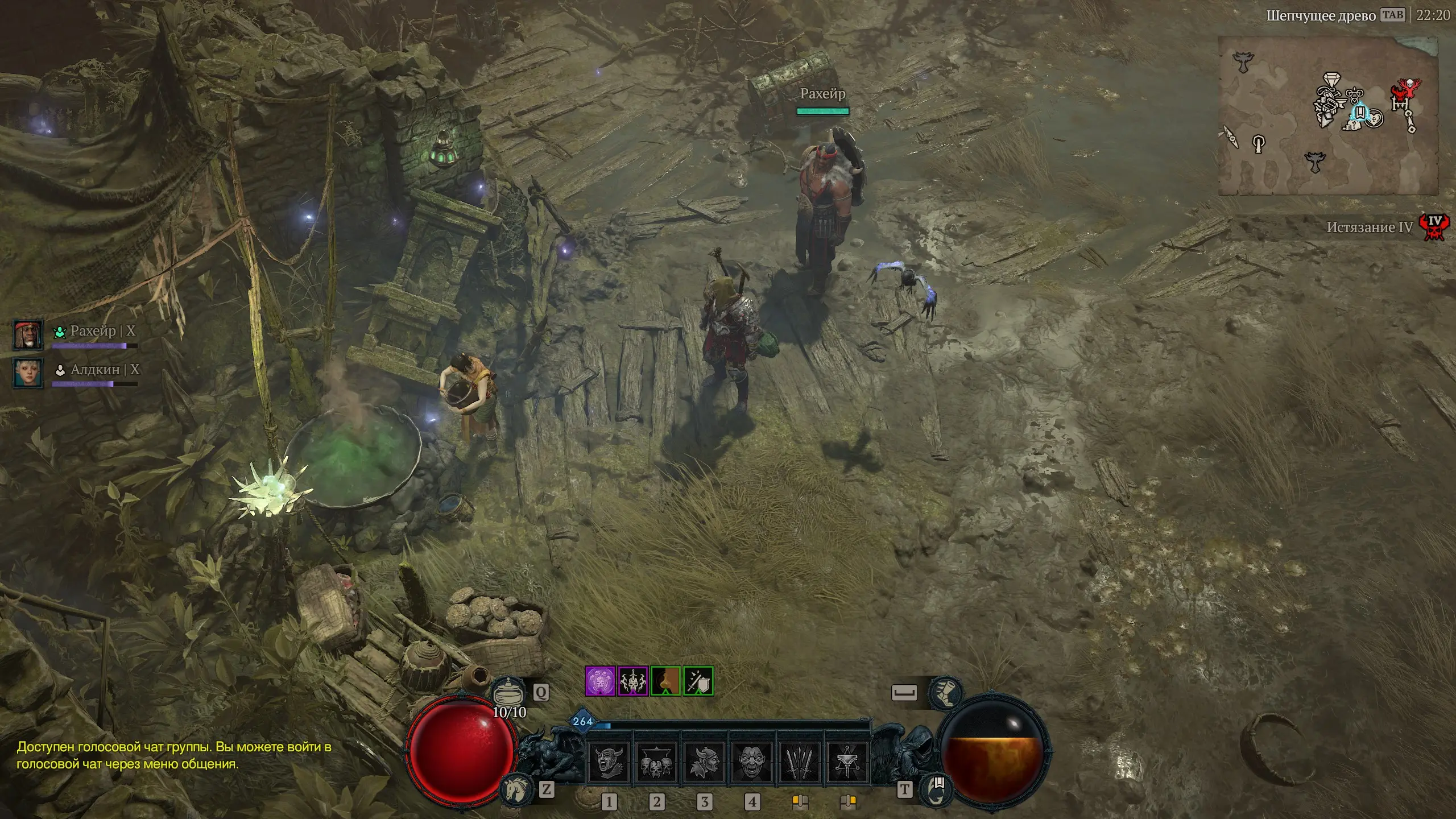
Task: Activate the horned helmet shouting skill
Action: (607, 762)
